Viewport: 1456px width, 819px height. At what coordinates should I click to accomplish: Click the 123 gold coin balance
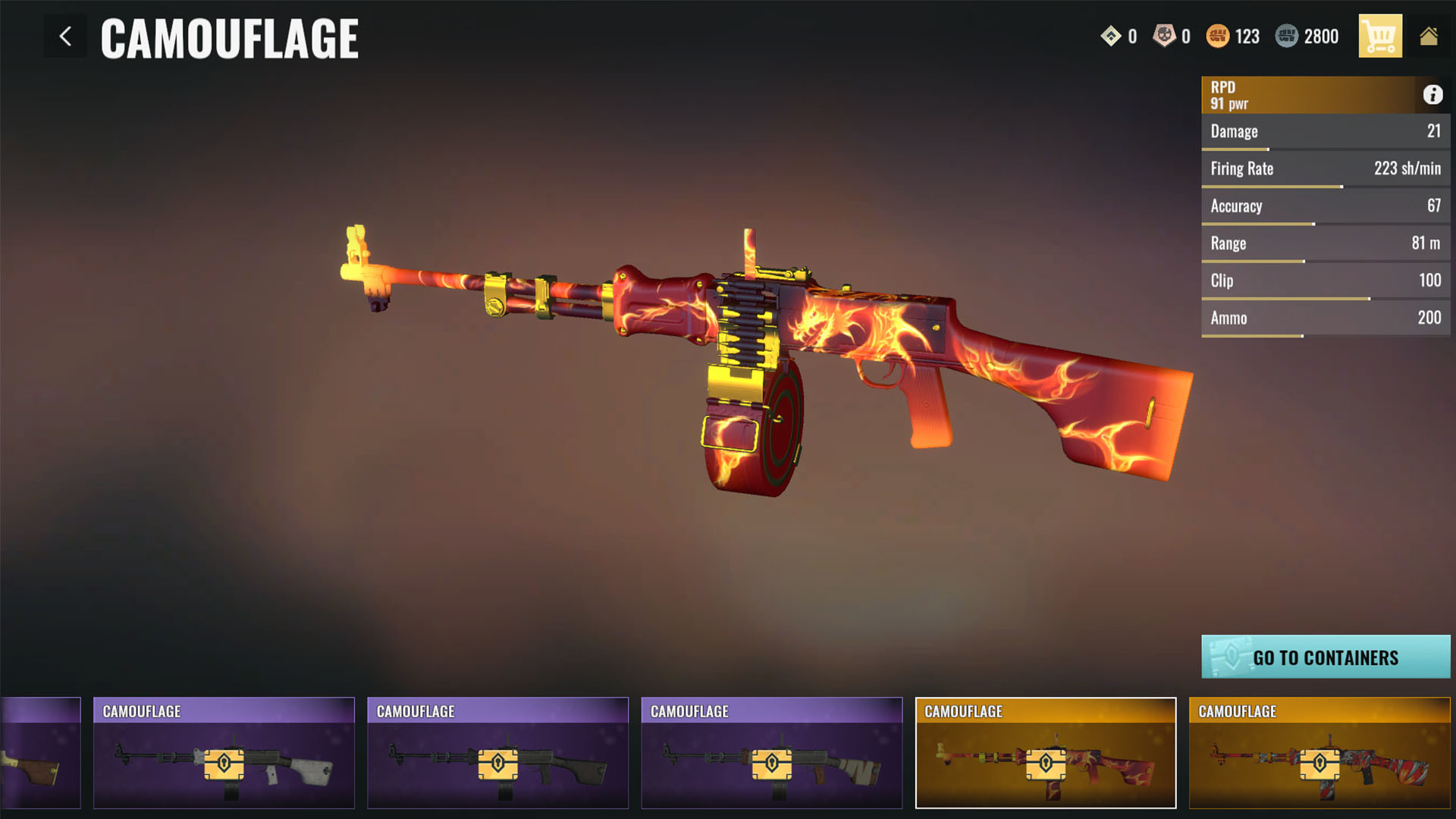(x=1233, y=36)
